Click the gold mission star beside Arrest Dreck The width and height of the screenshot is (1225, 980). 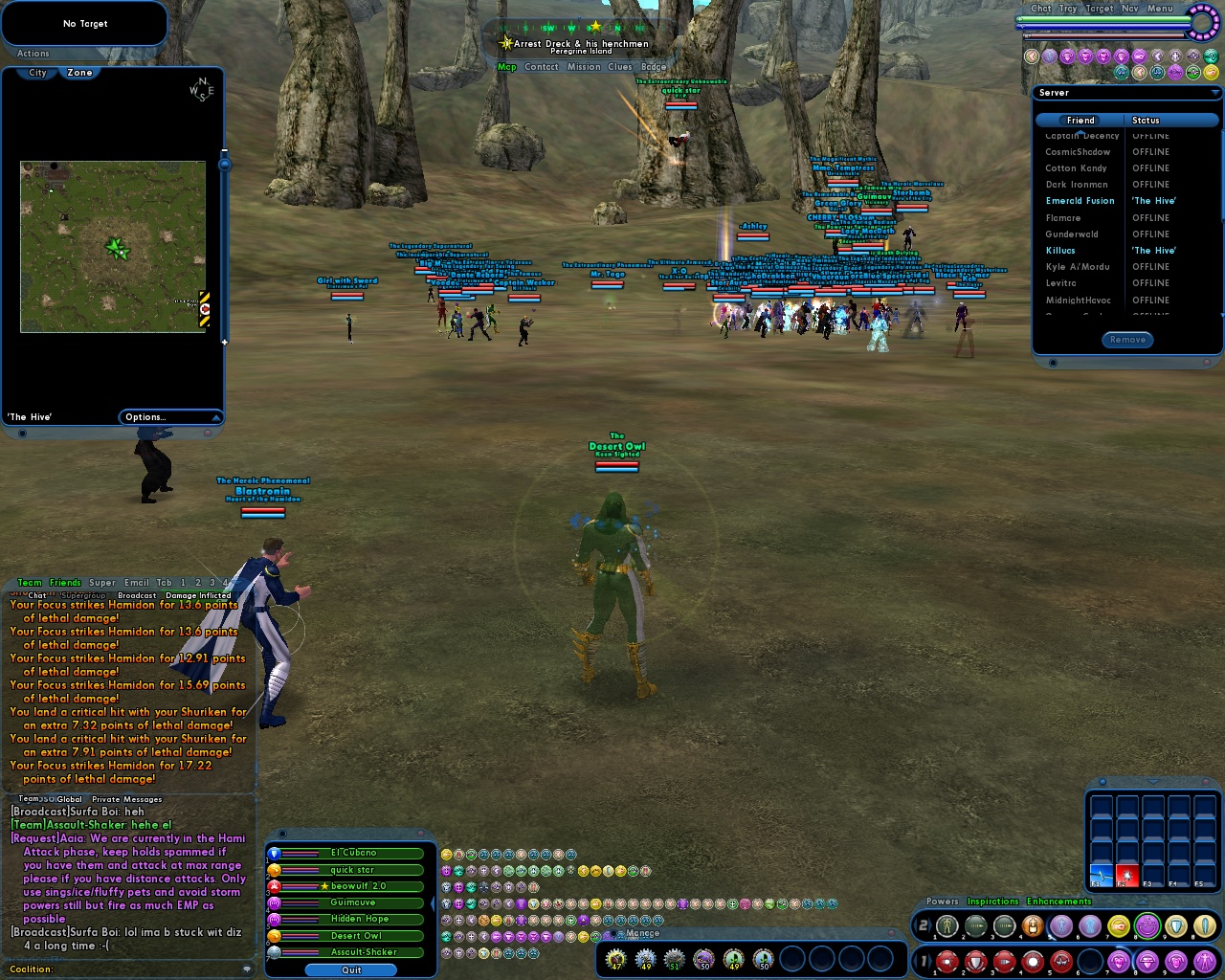(504, 43)
